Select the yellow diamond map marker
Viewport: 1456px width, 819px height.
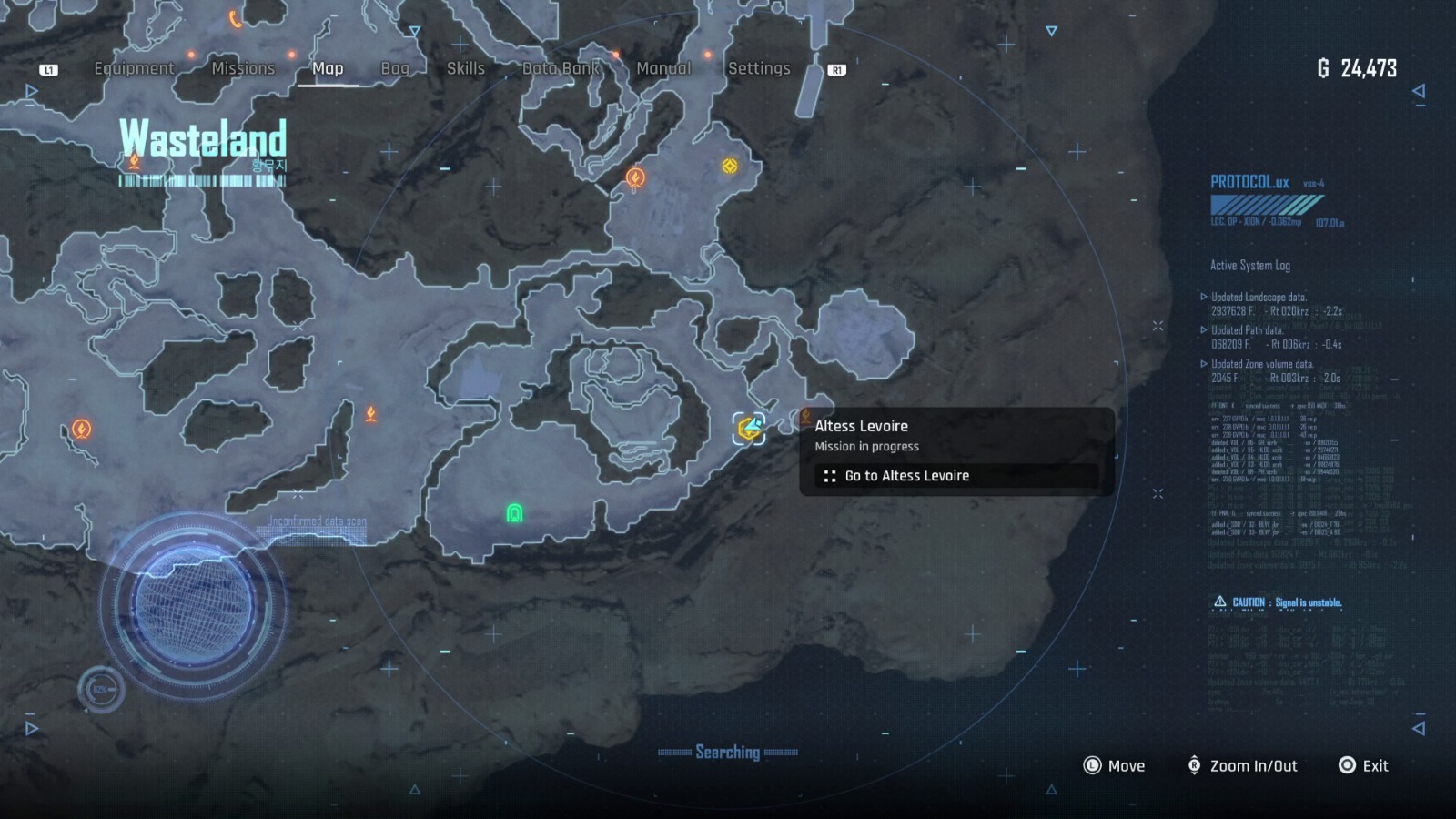[730, 166]
